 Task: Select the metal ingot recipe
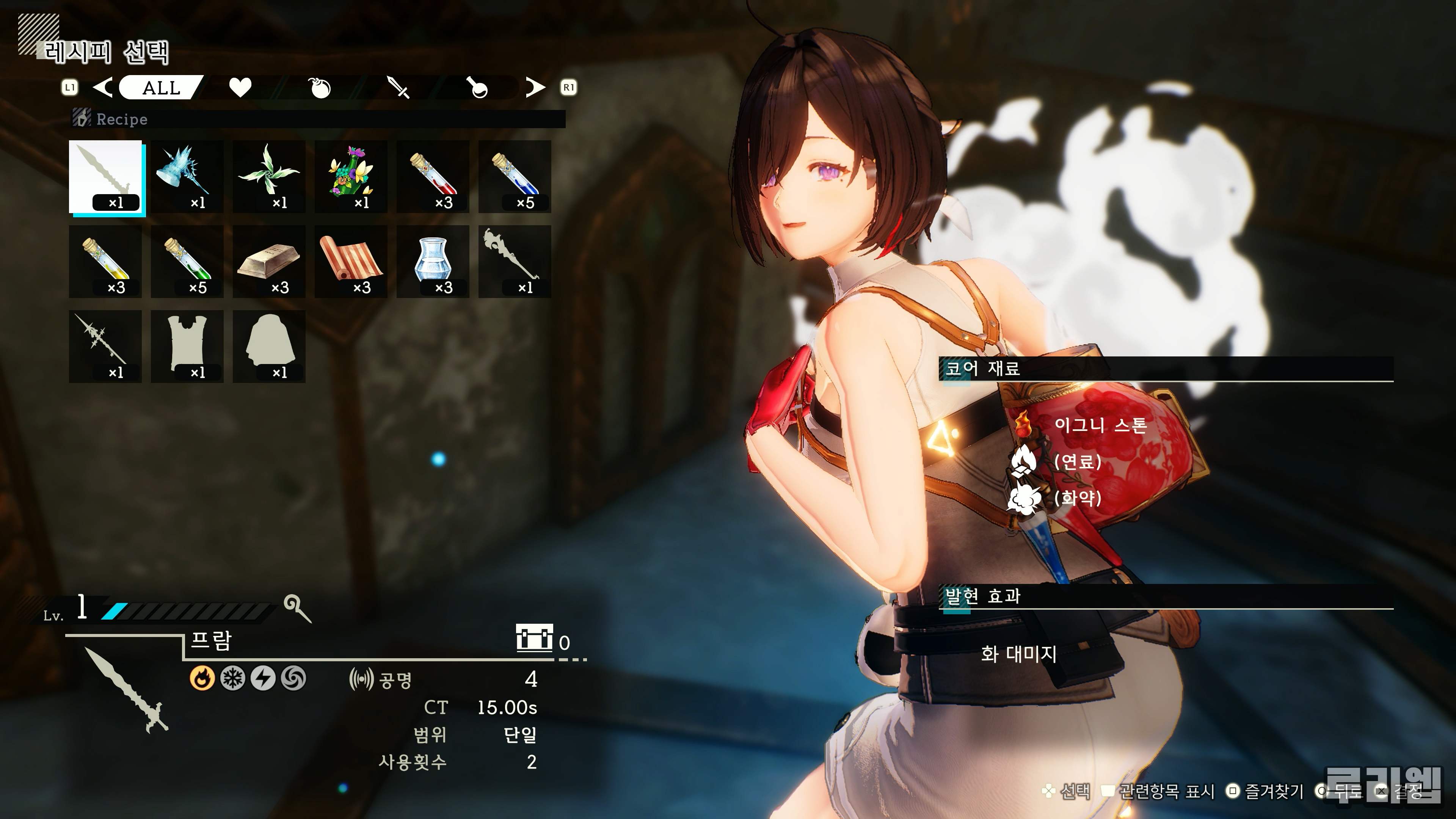click(269, 261)
